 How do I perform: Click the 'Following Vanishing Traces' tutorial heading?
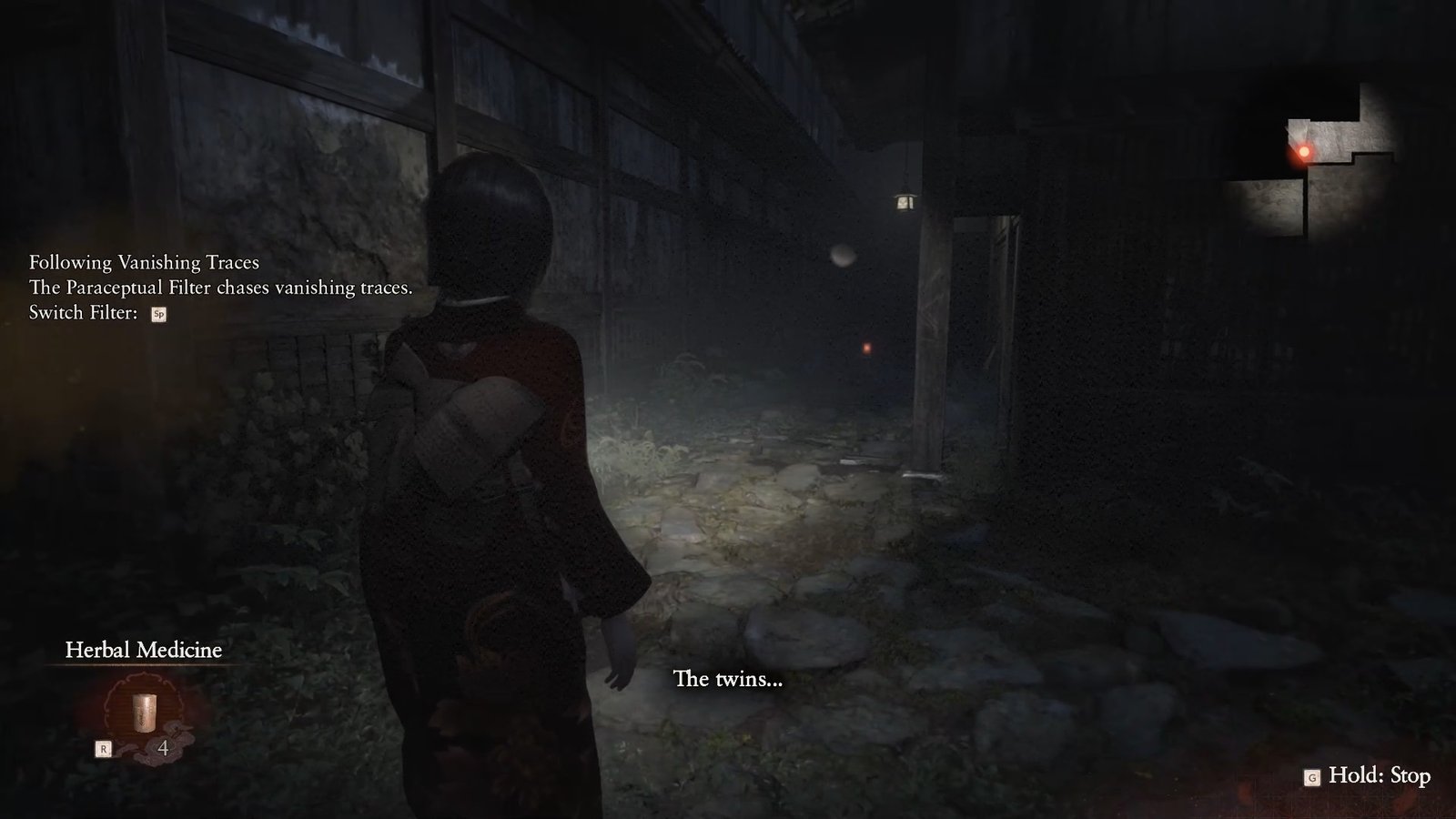tap(143, 263)
